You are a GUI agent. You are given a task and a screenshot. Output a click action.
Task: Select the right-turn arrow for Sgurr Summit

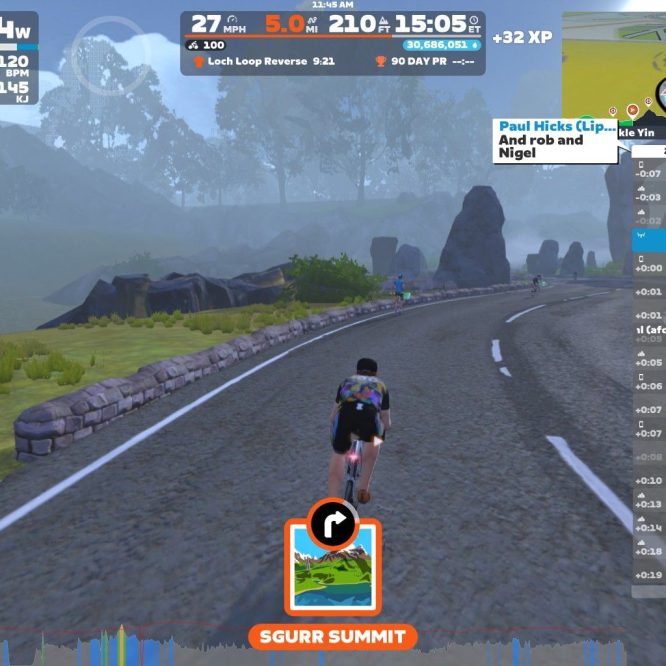[x=332, y=521]
